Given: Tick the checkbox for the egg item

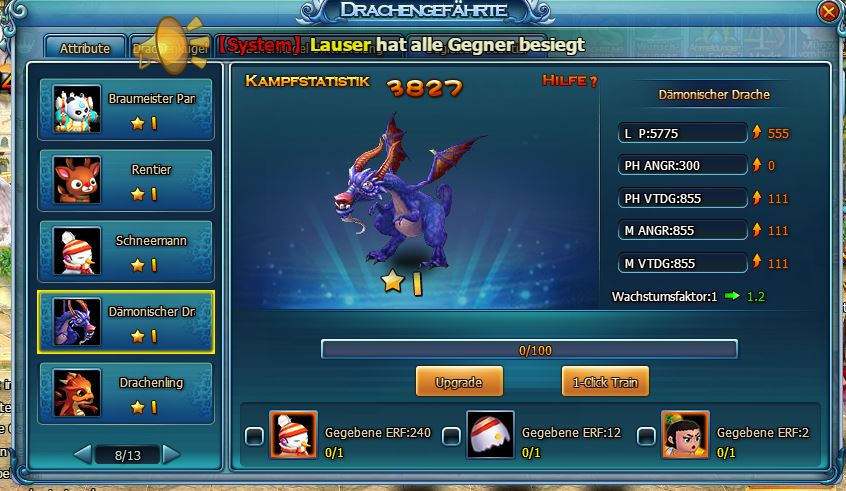Looking at the screenshot, I should pyautogui.click(x=451, y=436).
